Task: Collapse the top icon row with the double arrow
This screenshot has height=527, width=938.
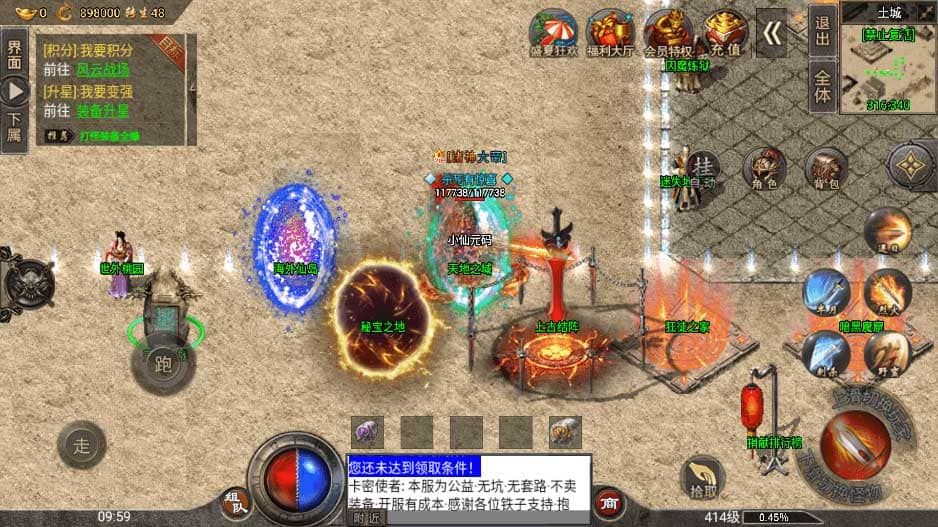Action: coord(771,33)
